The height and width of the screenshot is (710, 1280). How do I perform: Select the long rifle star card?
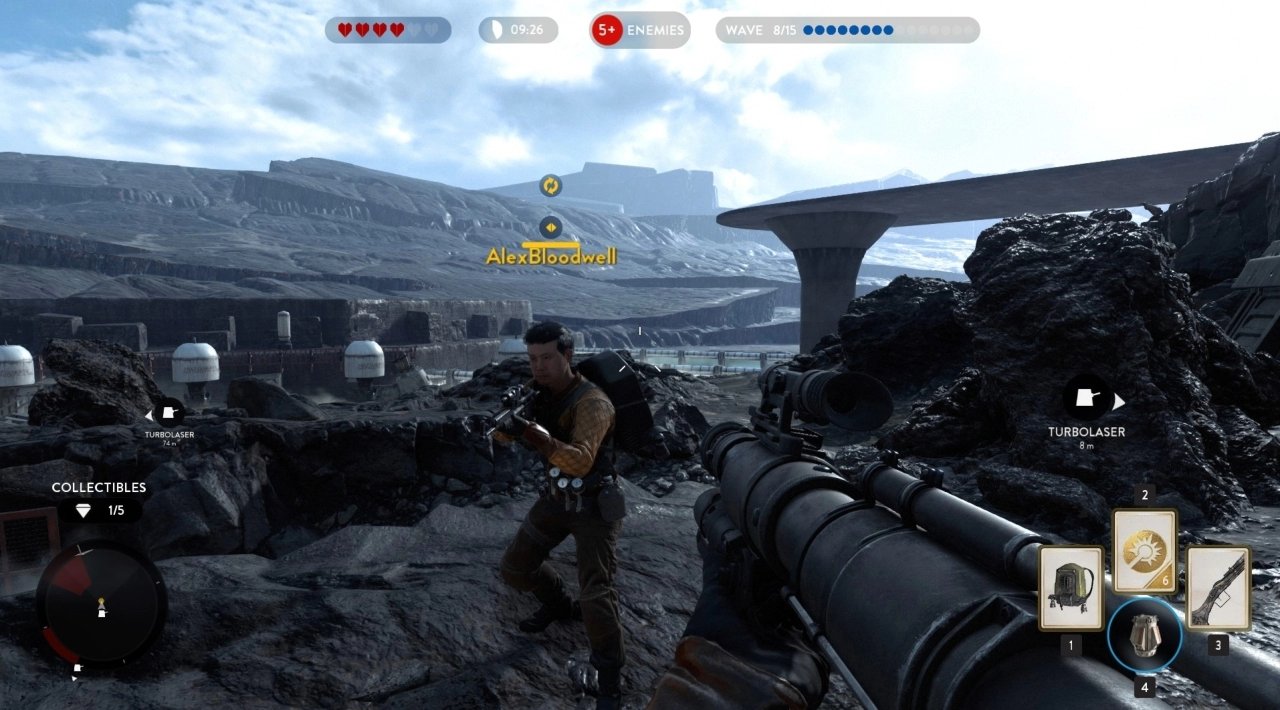coord(1218,588)
